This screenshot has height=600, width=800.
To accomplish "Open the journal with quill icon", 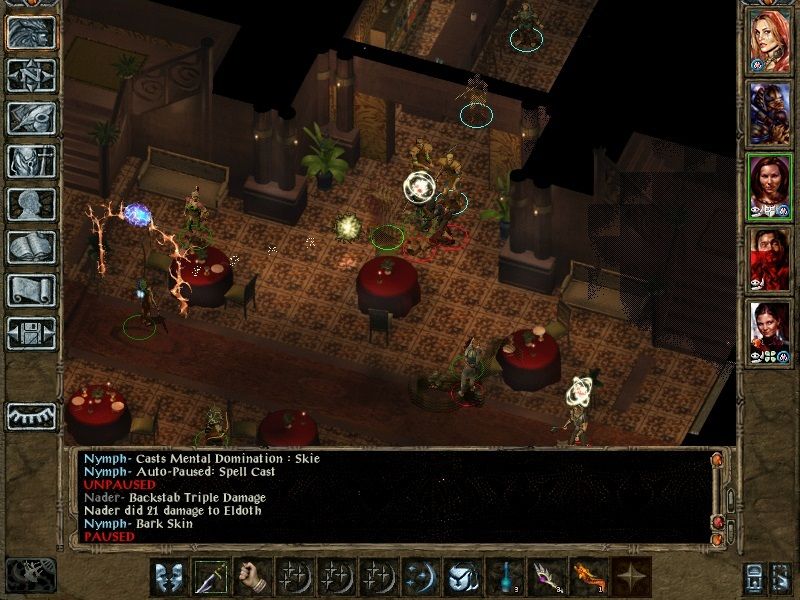I will (31, 118).
